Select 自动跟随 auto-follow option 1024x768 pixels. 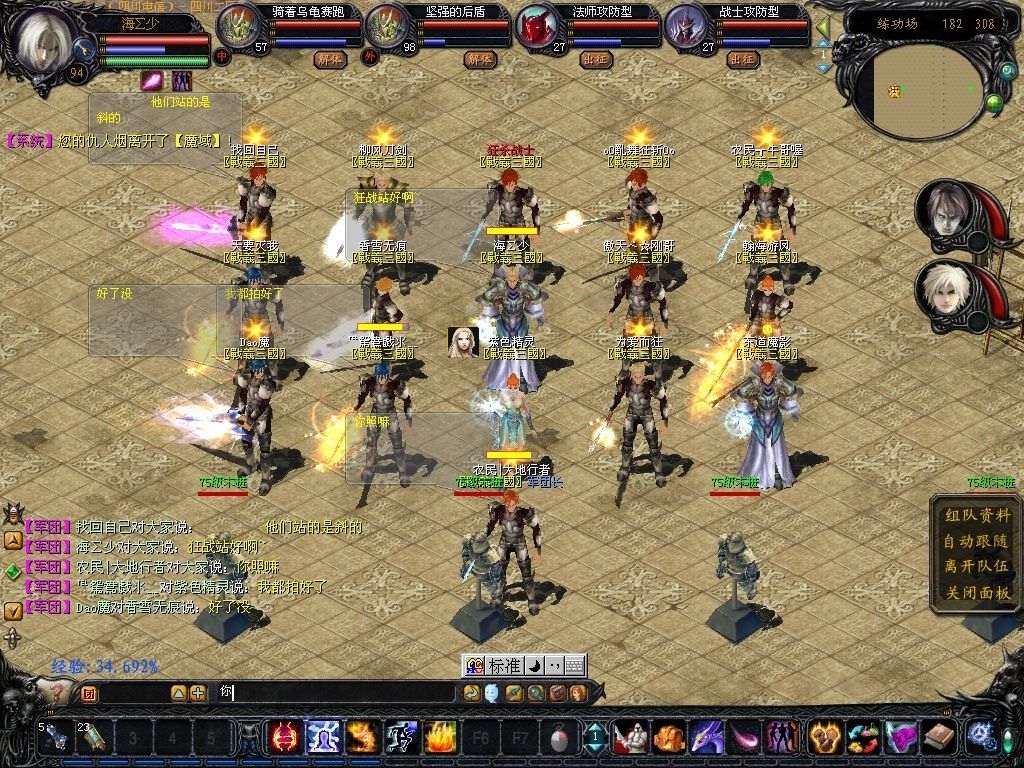(977, 541)
